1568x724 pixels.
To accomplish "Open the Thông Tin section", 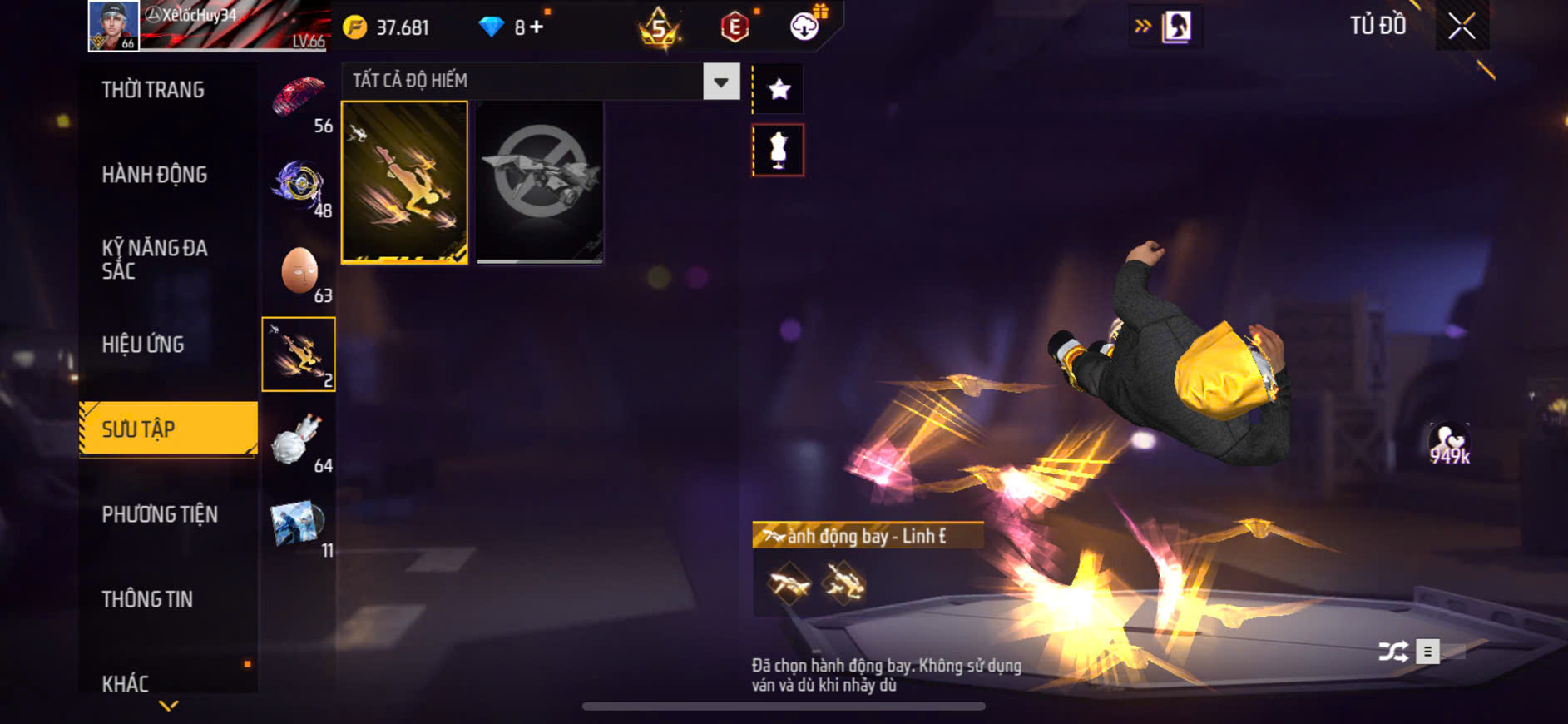I will pos(147,599).
